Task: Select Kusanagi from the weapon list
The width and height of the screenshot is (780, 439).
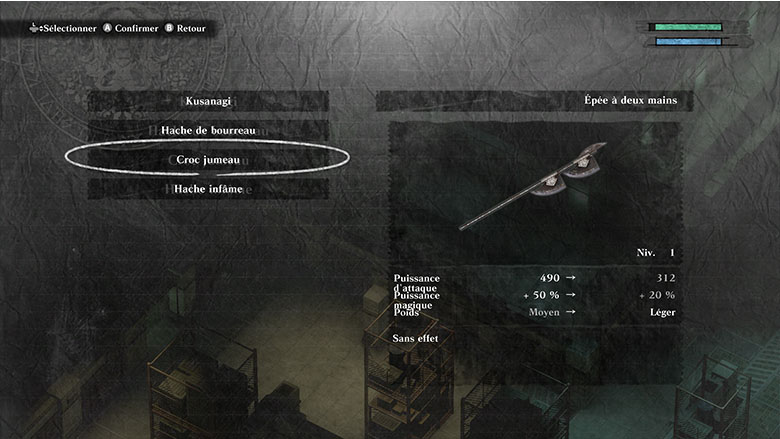Action: (x=208, y=102)
